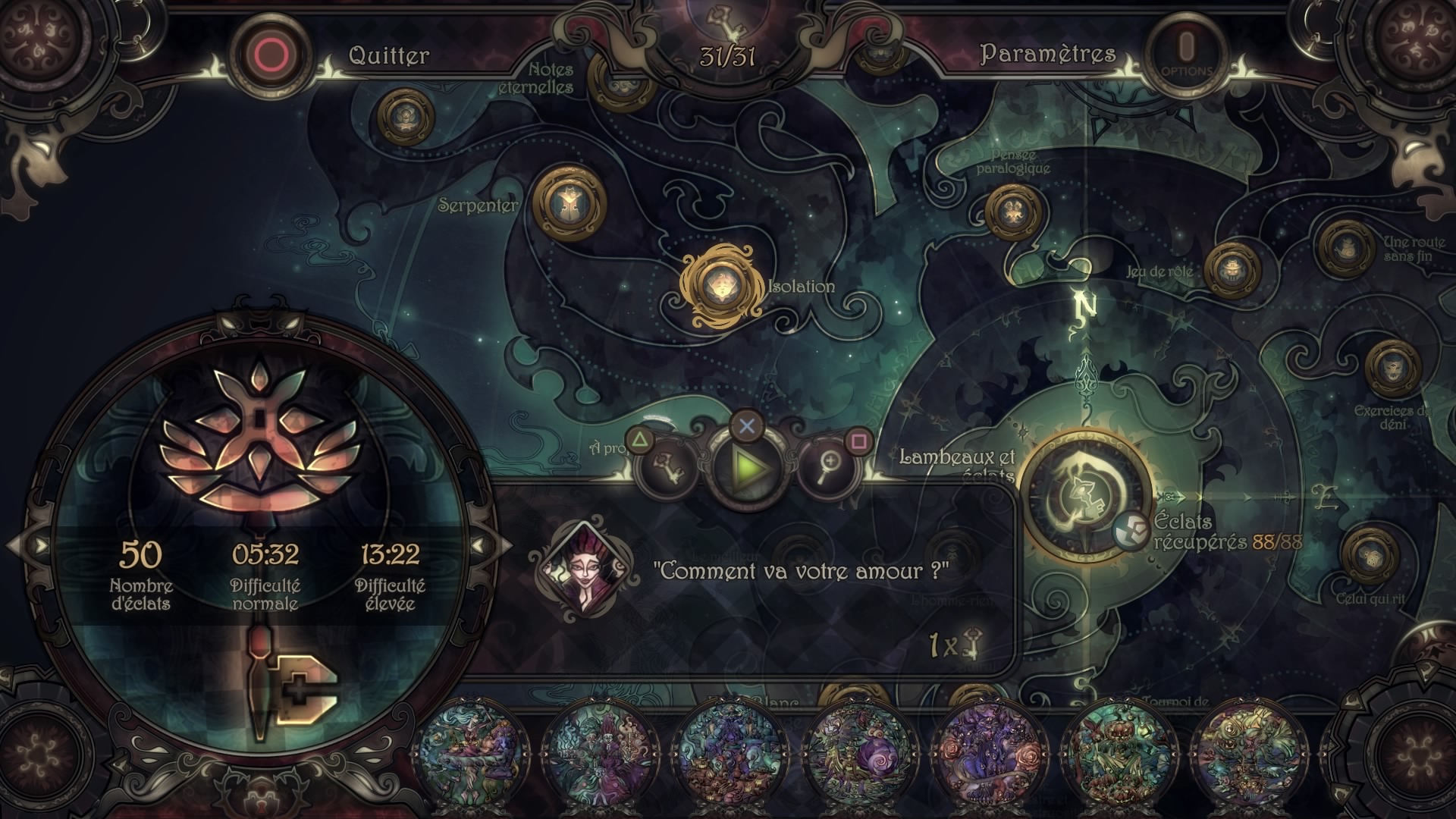Choose the Serpenter level node
Image resolution: width=1456 pixels, height=819 pixels.
[x=569, y=202]
